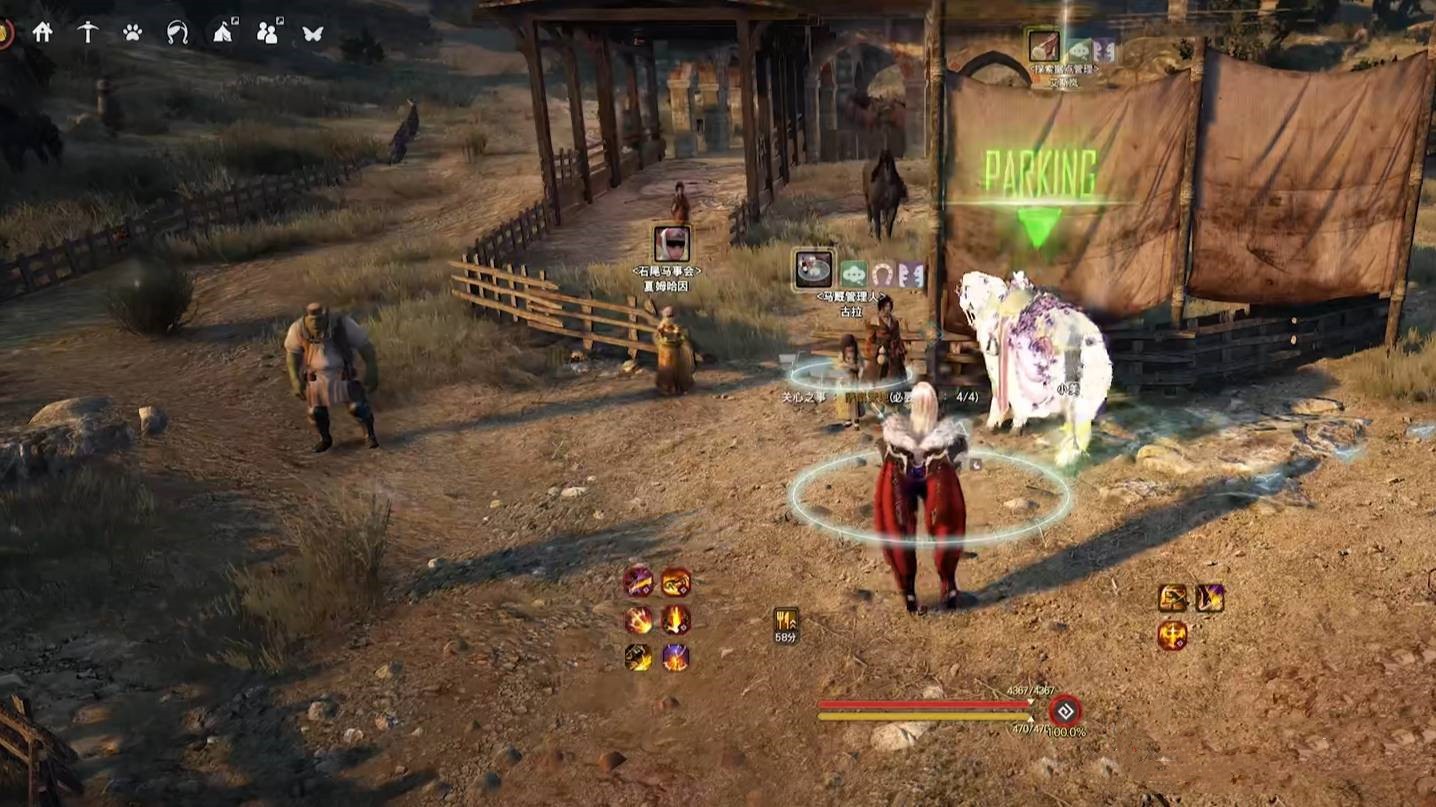Click the fork and knife food buff
The width and height of the screenshot is (1436, 807).
(786, 620)
